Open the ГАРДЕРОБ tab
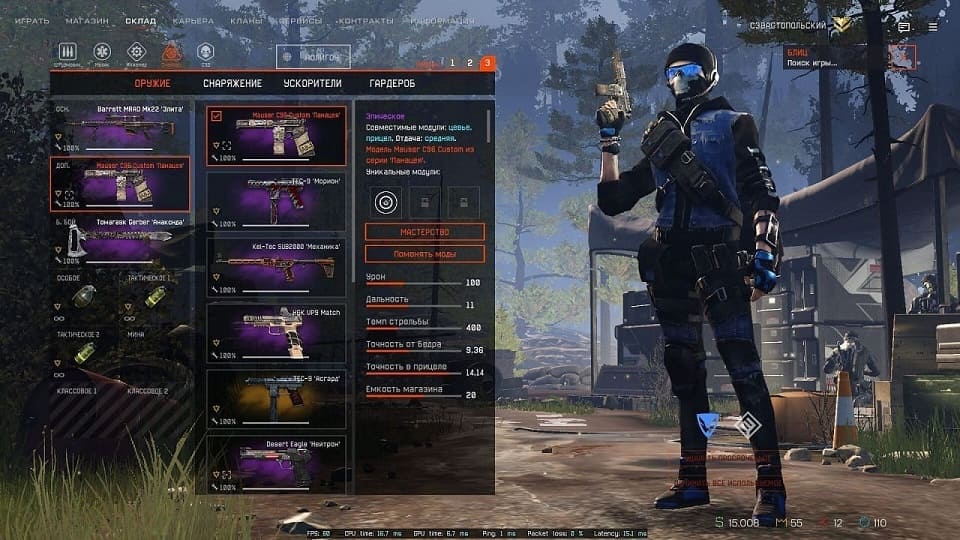 point(391,84)
